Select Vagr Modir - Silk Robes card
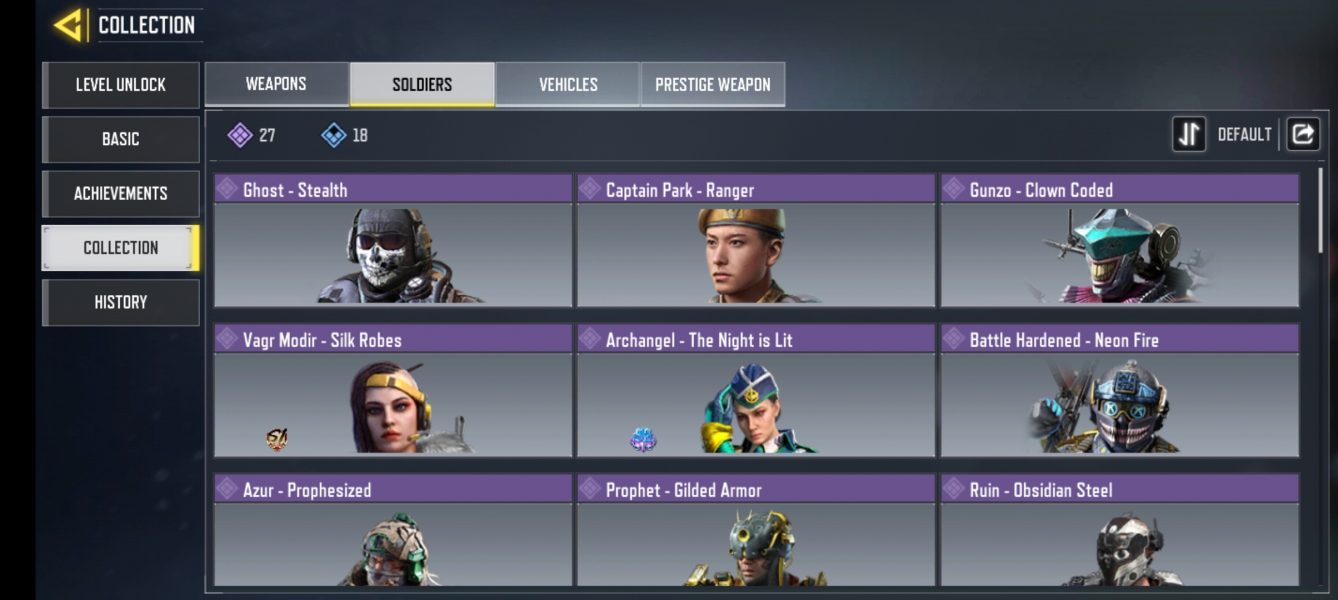 coord(393,391)
